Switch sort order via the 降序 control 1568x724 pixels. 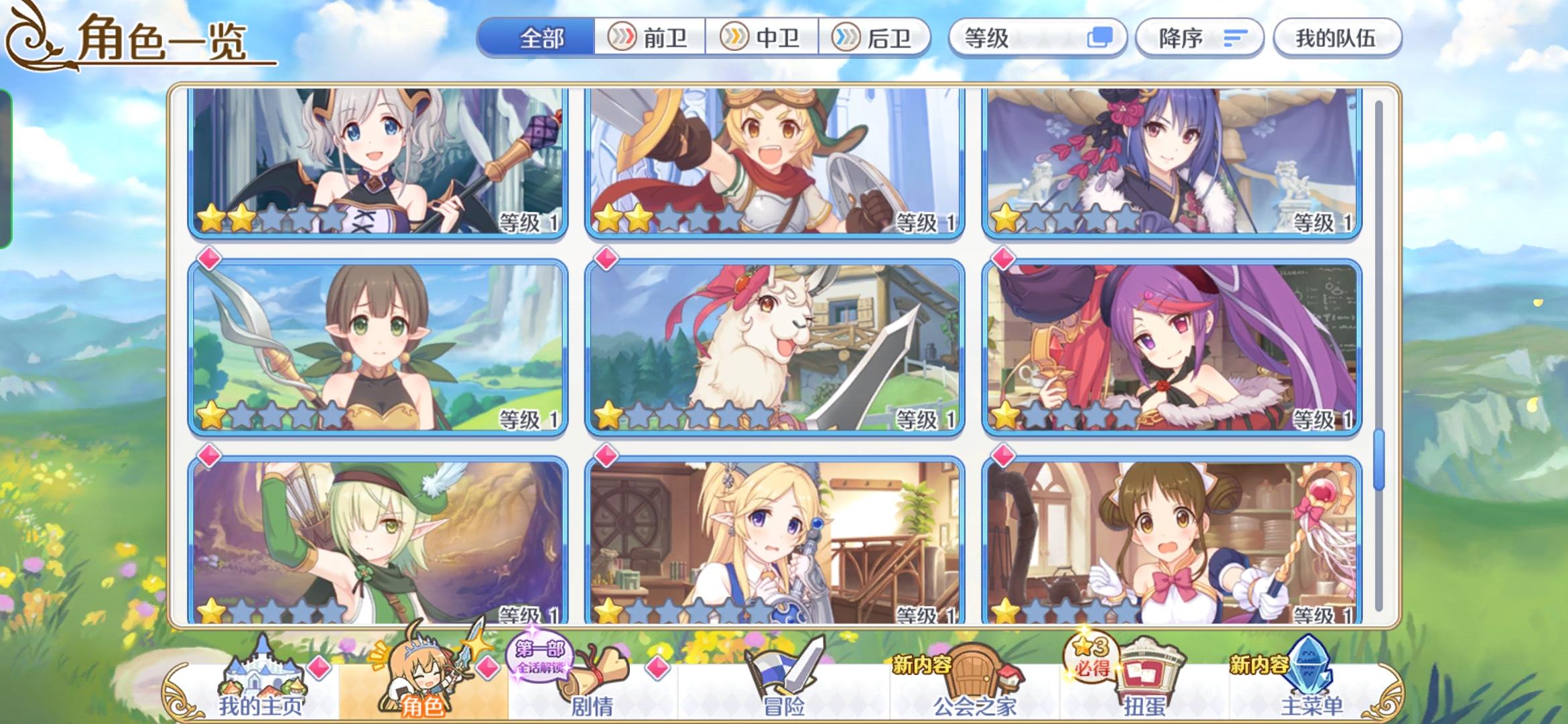(x=1199, y=38)
